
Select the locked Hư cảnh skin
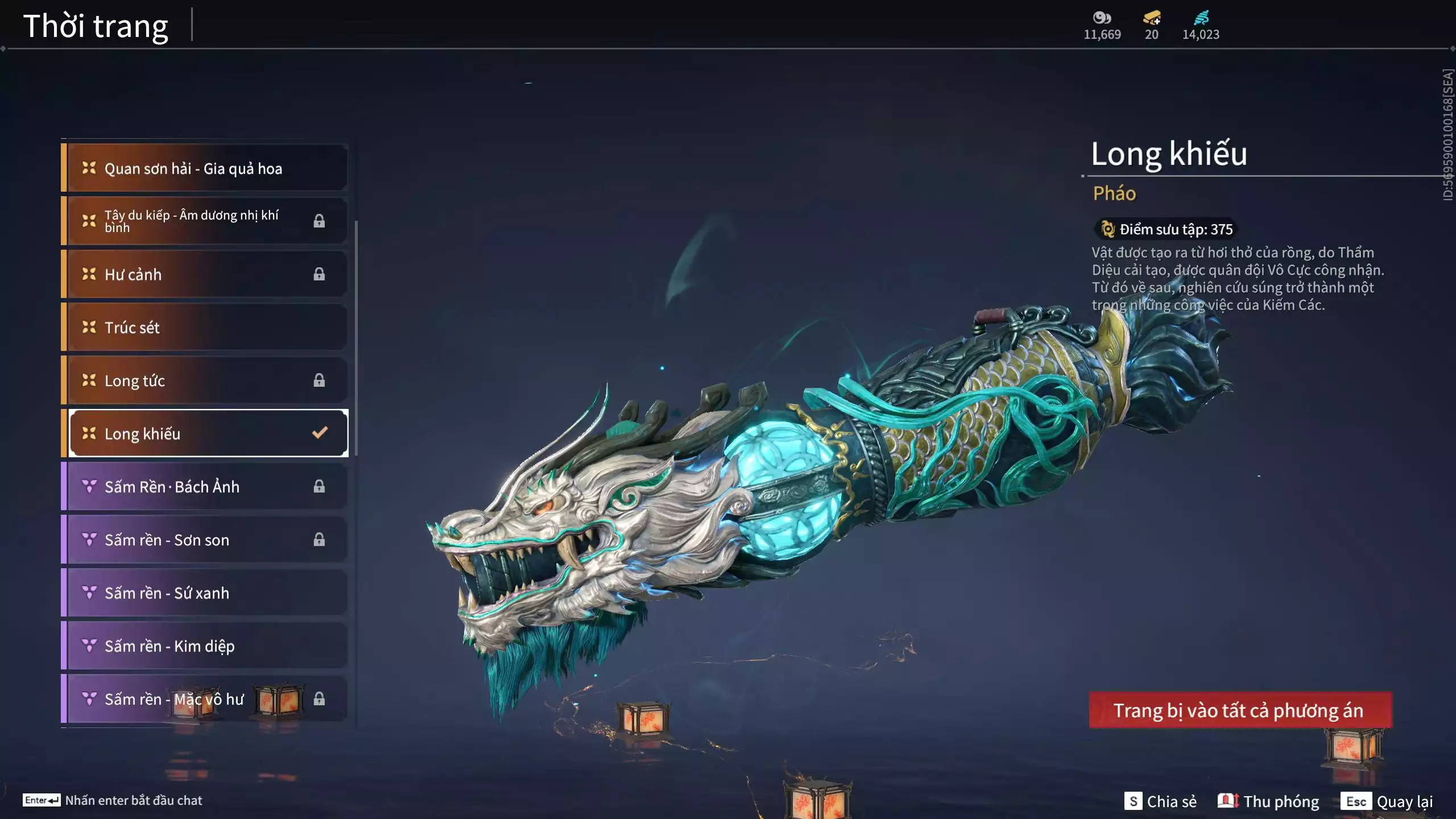coord(205,274)
